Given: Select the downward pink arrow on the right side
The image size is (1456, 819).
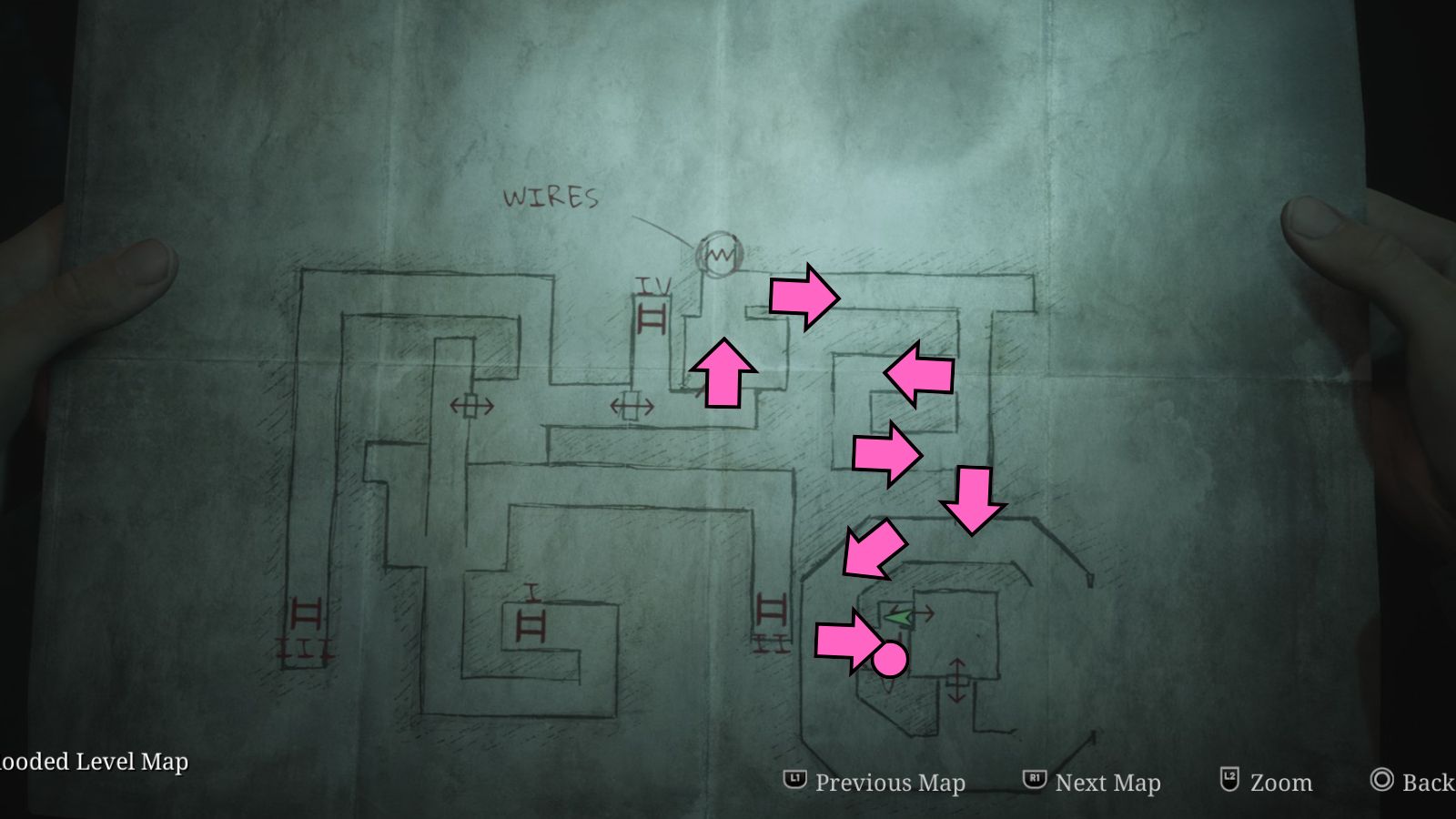Looking at the screenshot, I should click(973, 497).
